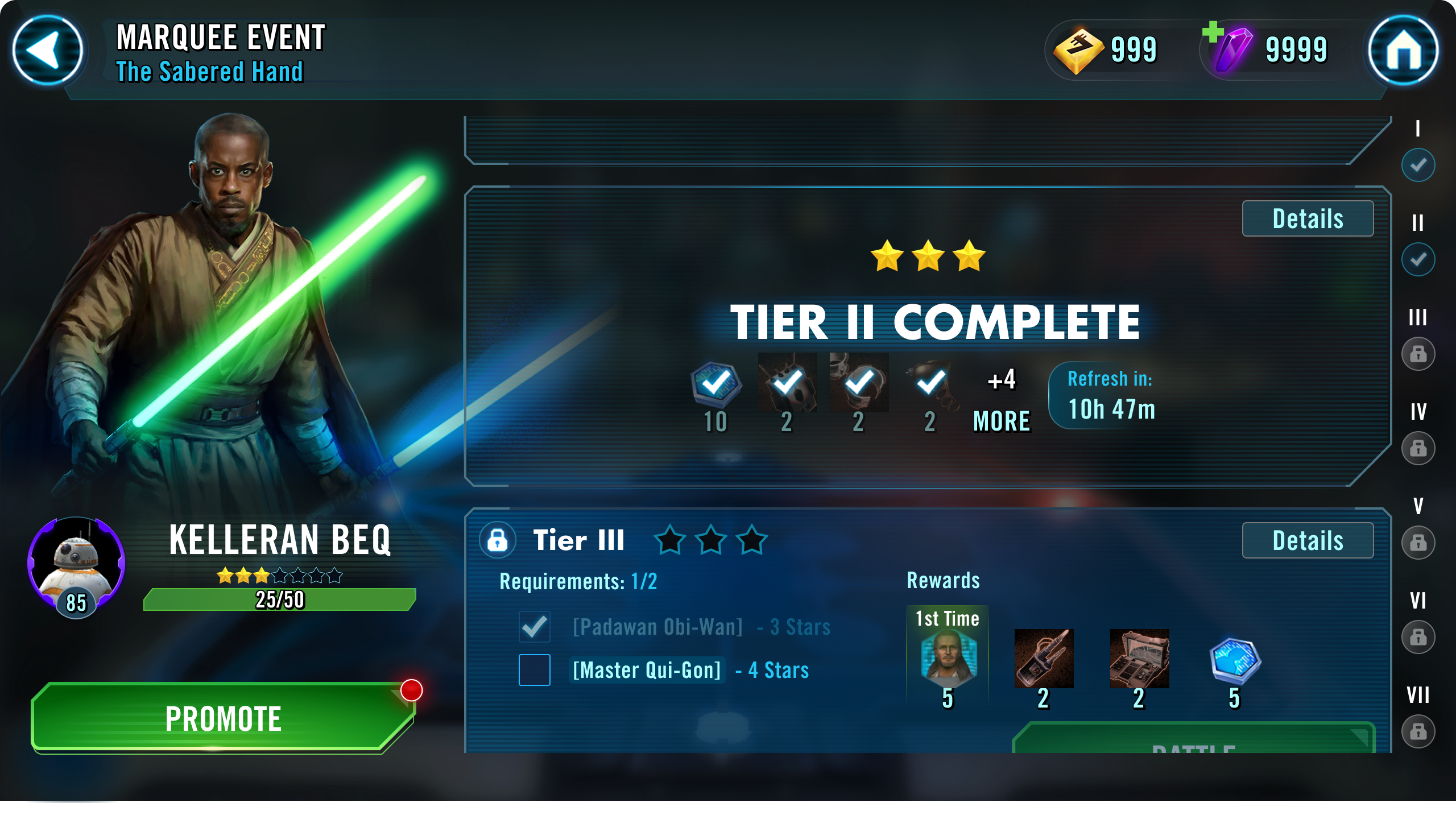This screenshot has width=1456, height=819.
Task: Open Details for the Tier II panel
Action: 1308,218
